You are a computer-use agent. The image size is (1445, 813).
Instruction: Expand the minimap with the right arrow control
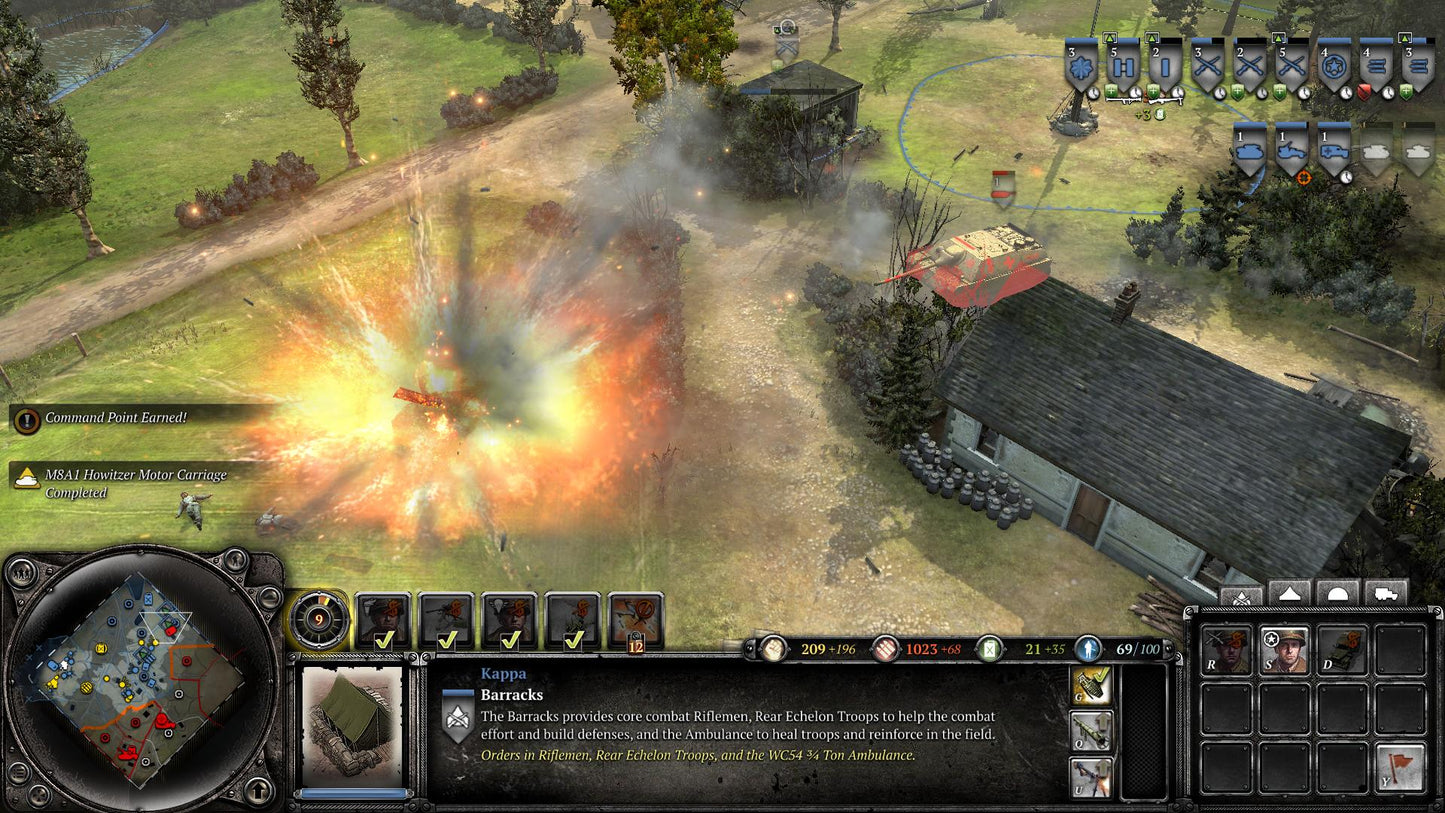268,598
